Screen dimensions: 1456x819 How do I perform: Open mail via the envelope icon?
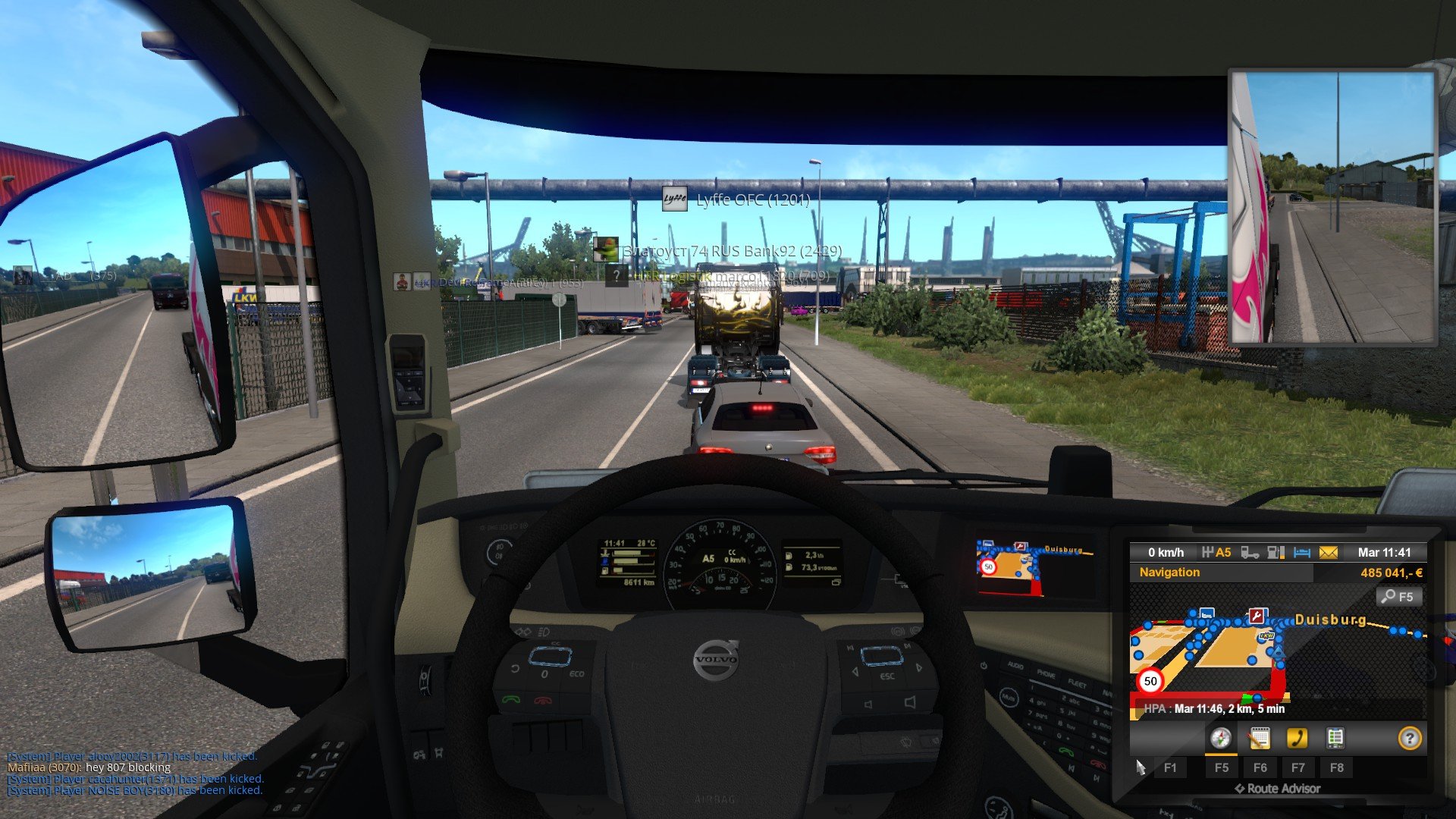[x=1328, y=553]
